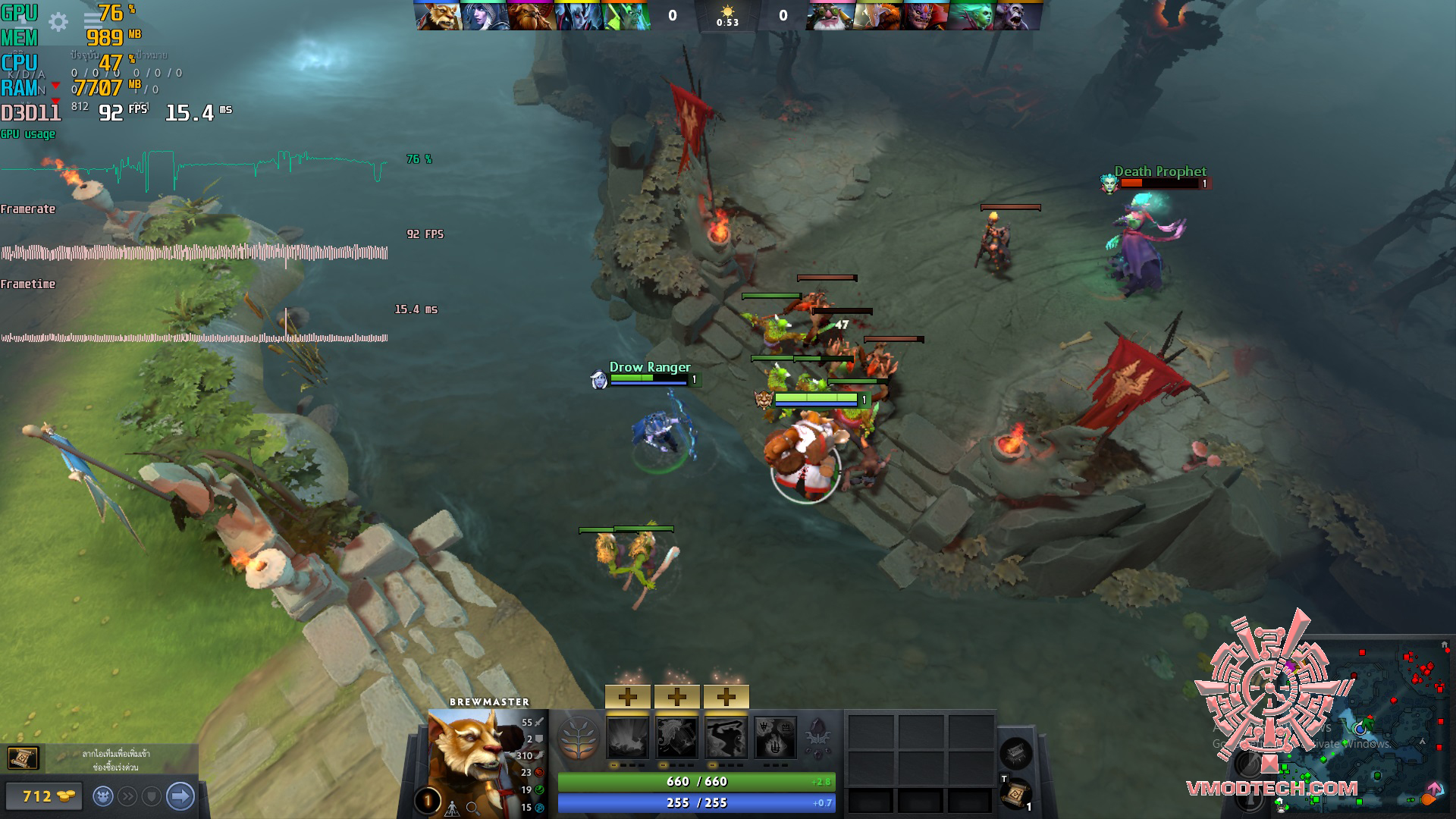Click Death Prophet's portrait in the top bar
1456x819 pixels.
coord(971,16)
